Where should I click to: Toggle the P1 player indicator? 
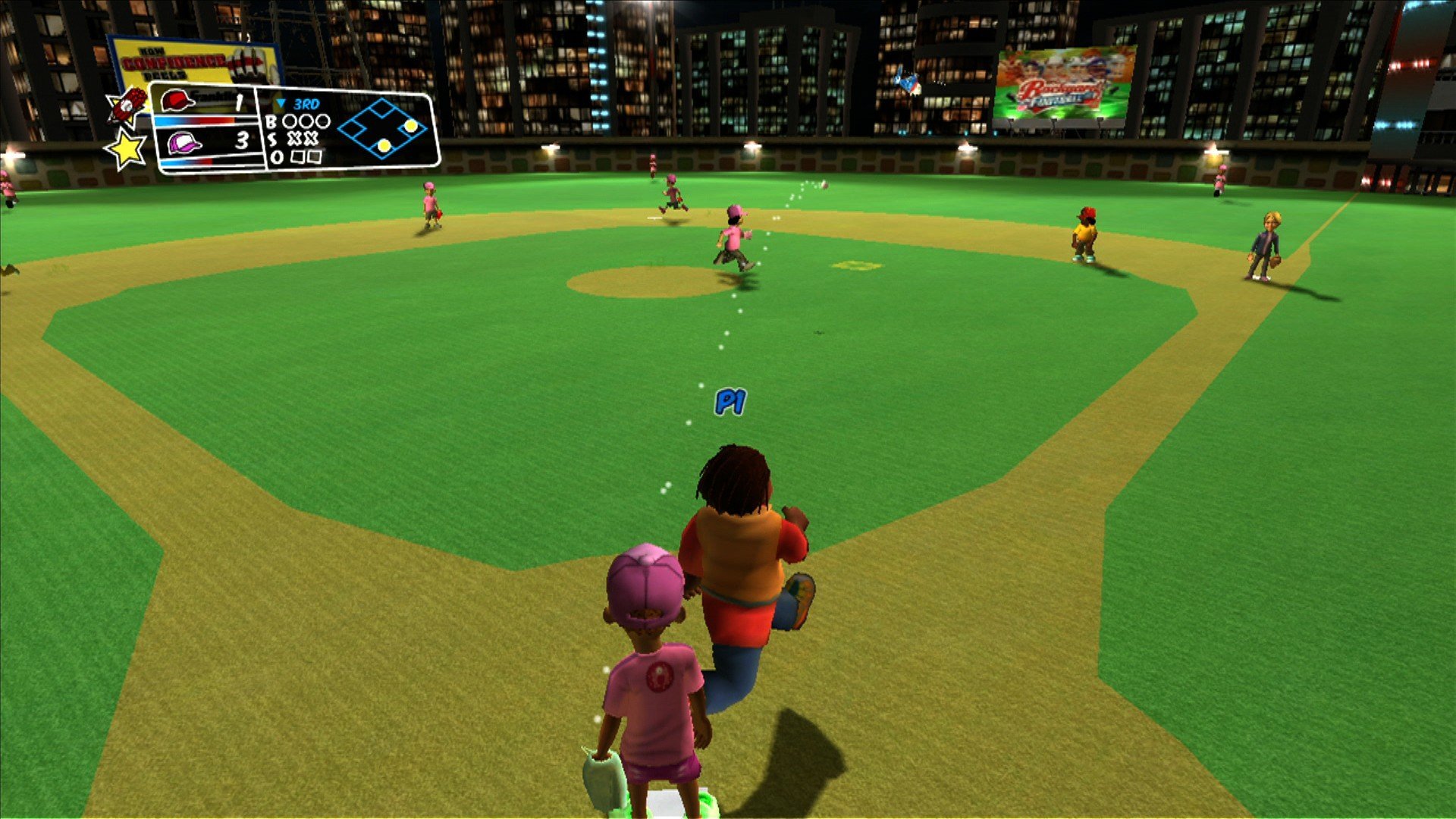(730, 400)
